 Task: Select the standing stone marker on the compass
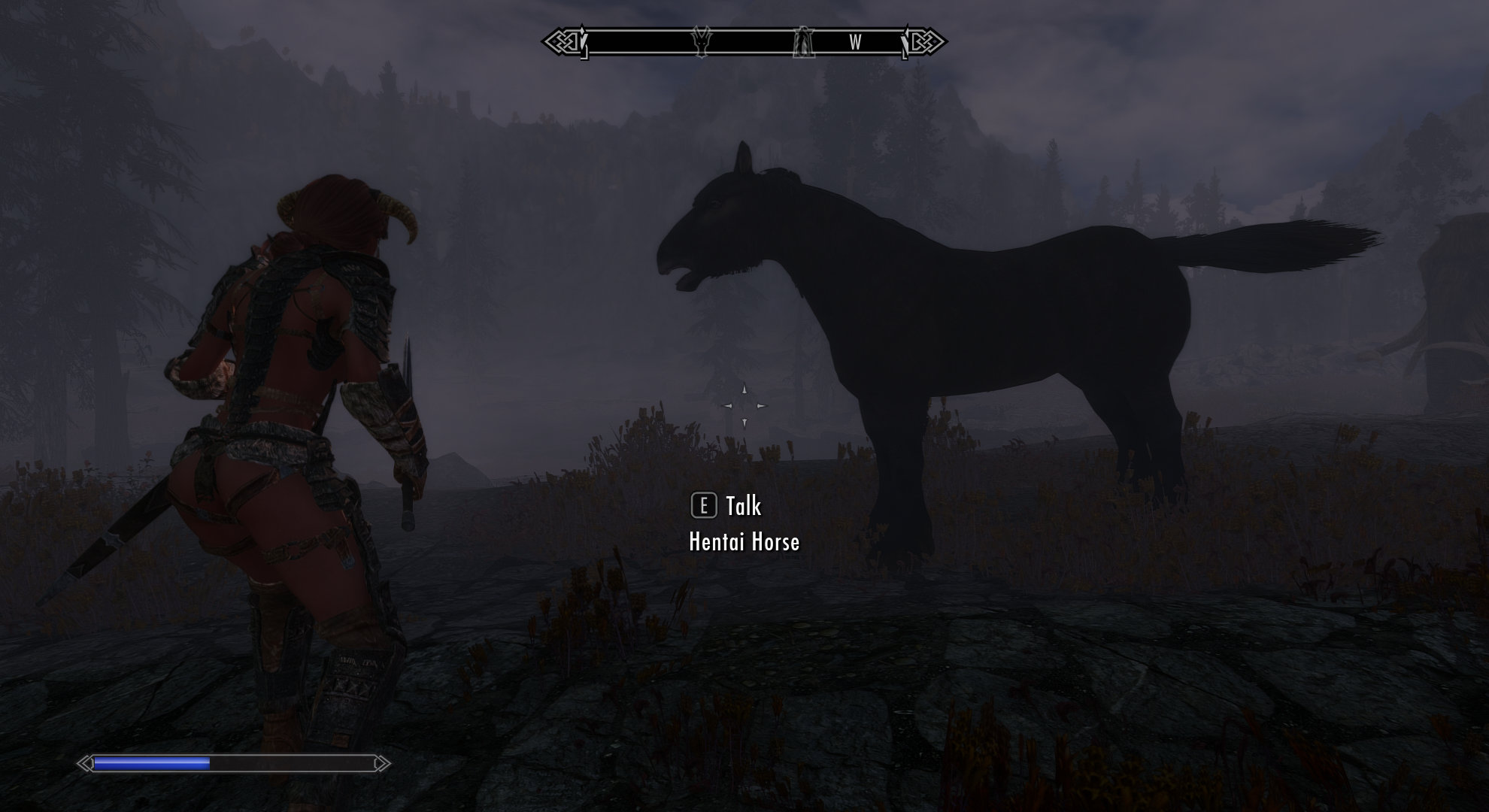803,42
